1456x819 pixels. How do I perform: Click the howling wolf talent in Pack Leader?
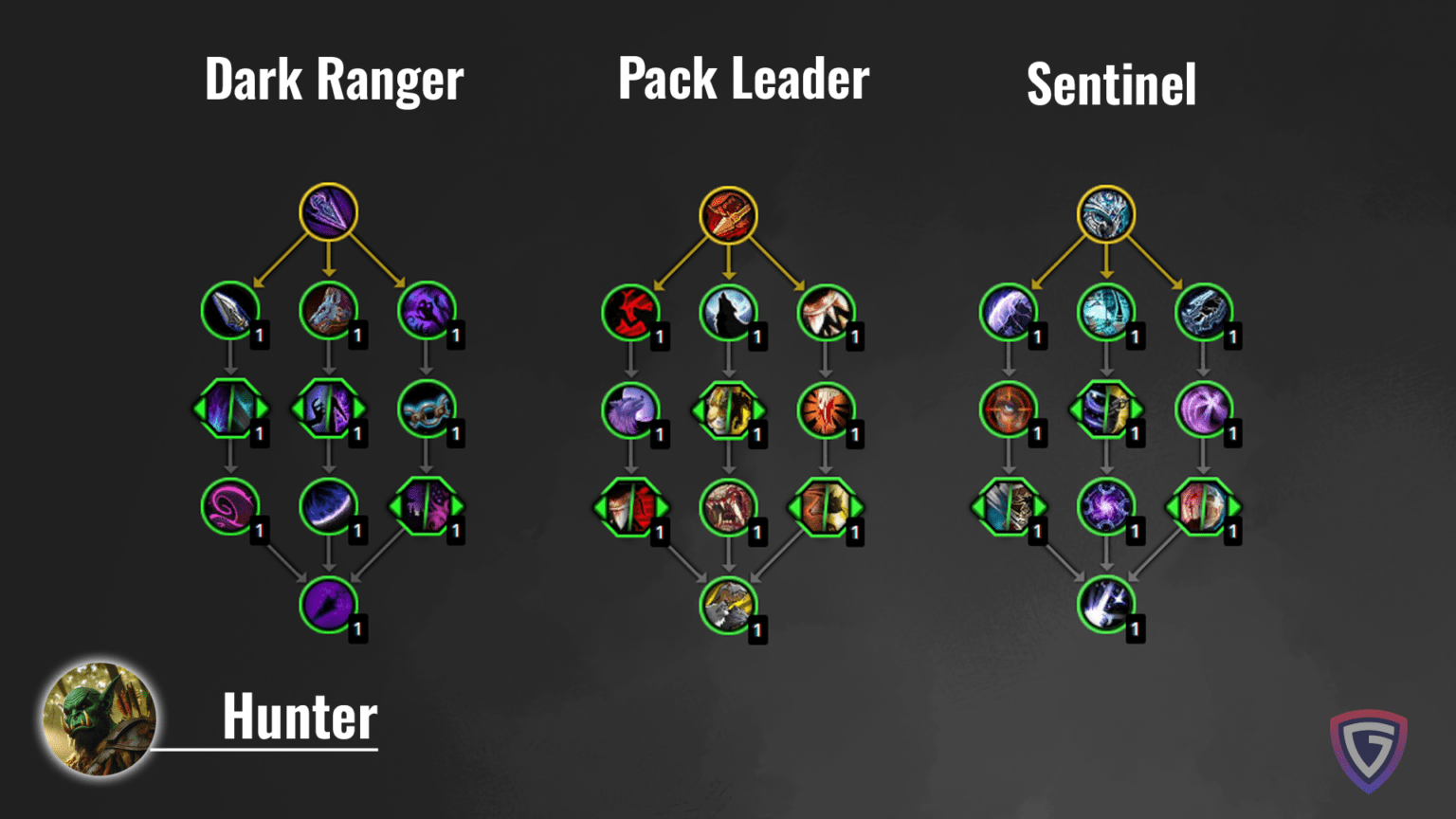click(728, 315)
